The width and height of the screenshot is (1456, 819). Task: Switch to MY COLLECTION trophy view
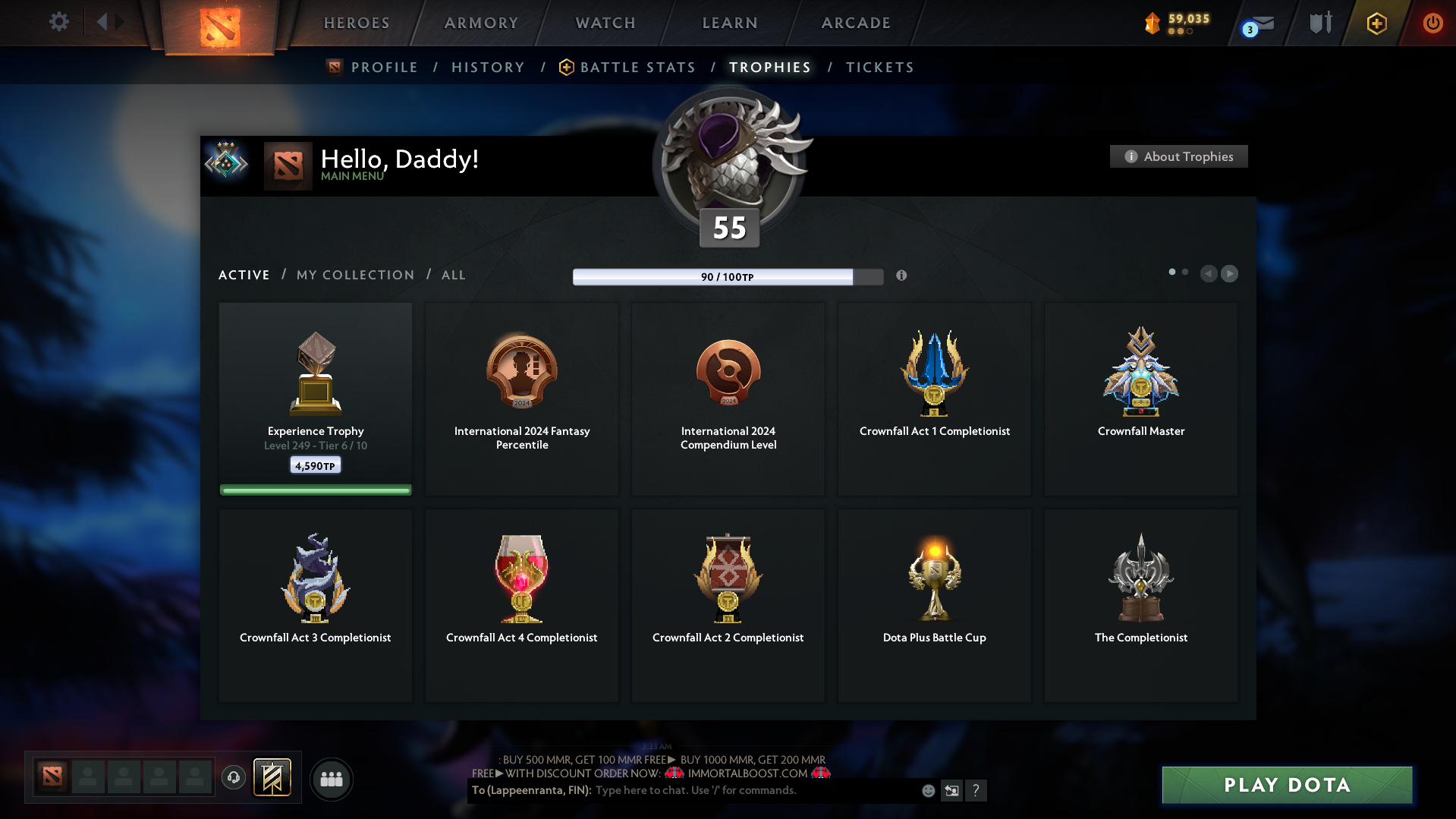pos(354,275)
